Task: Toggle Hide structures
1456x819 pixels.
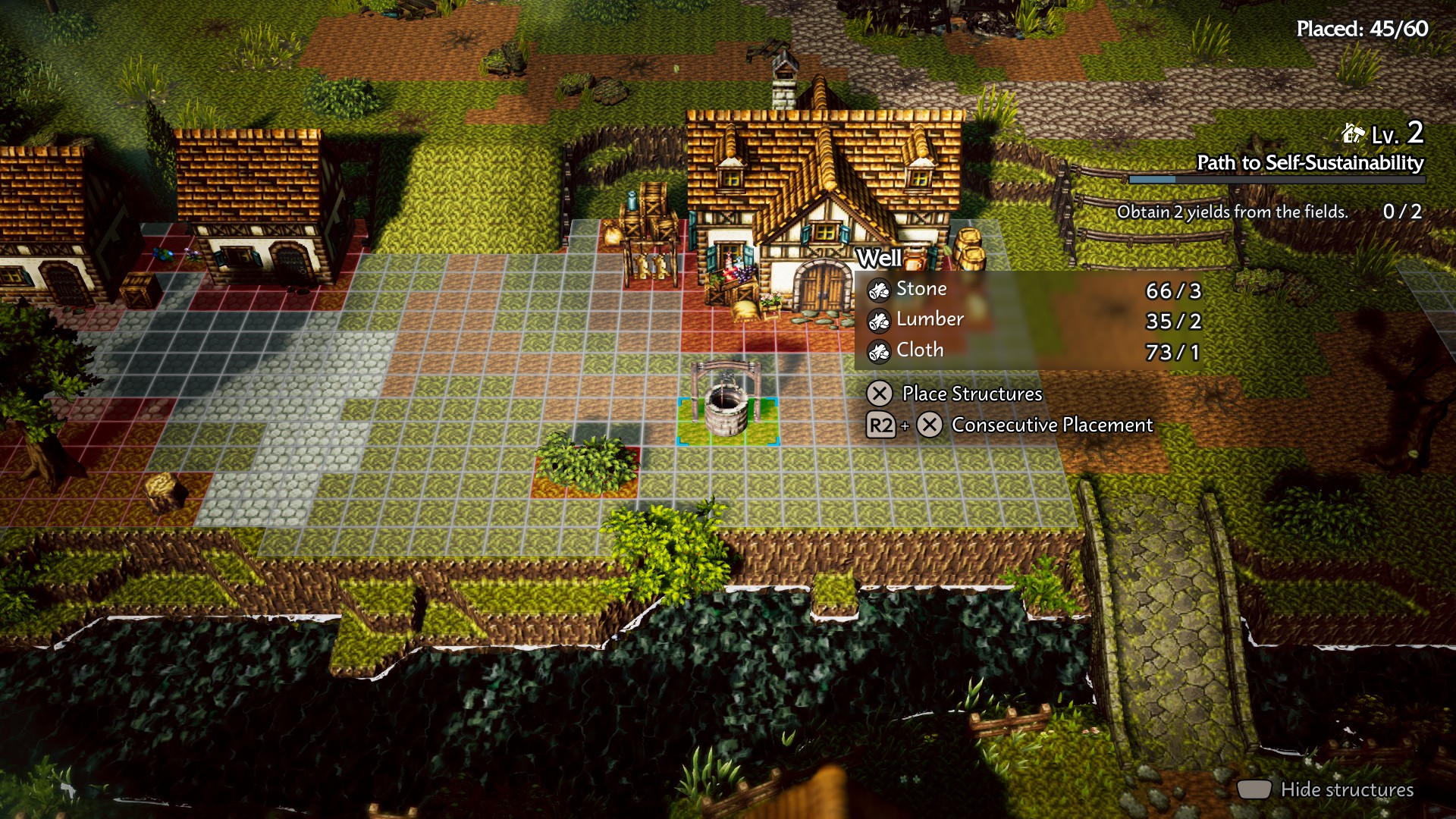Action: pos(1346,789)
